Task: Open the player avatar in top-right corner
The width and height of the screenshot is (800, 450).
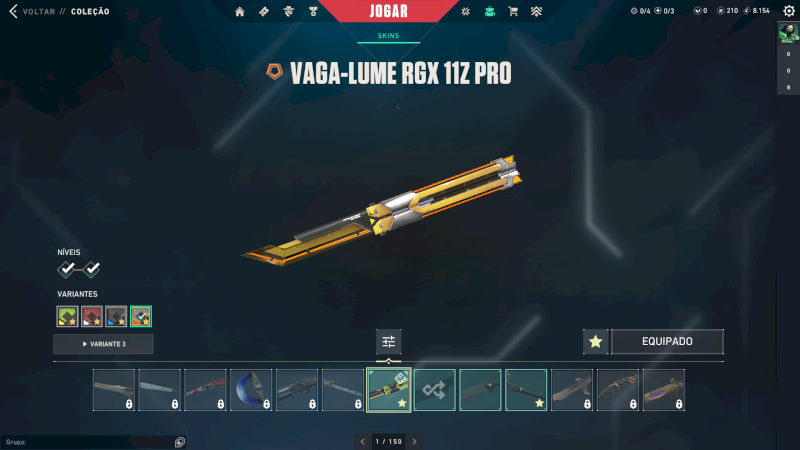Action: coord(787,33)
